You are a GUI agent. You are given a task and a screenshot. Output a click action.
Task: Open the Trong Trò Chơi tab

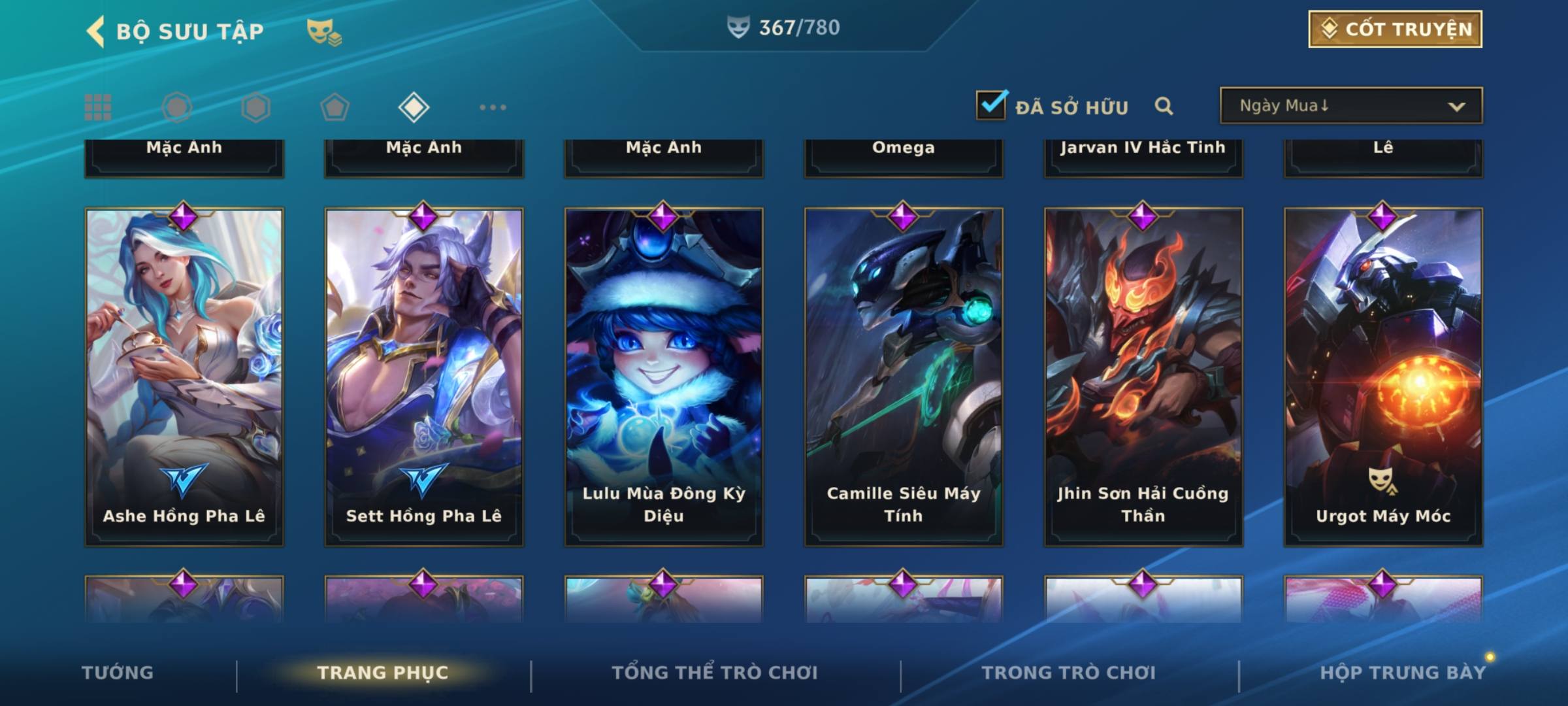tap(1069, 673)
